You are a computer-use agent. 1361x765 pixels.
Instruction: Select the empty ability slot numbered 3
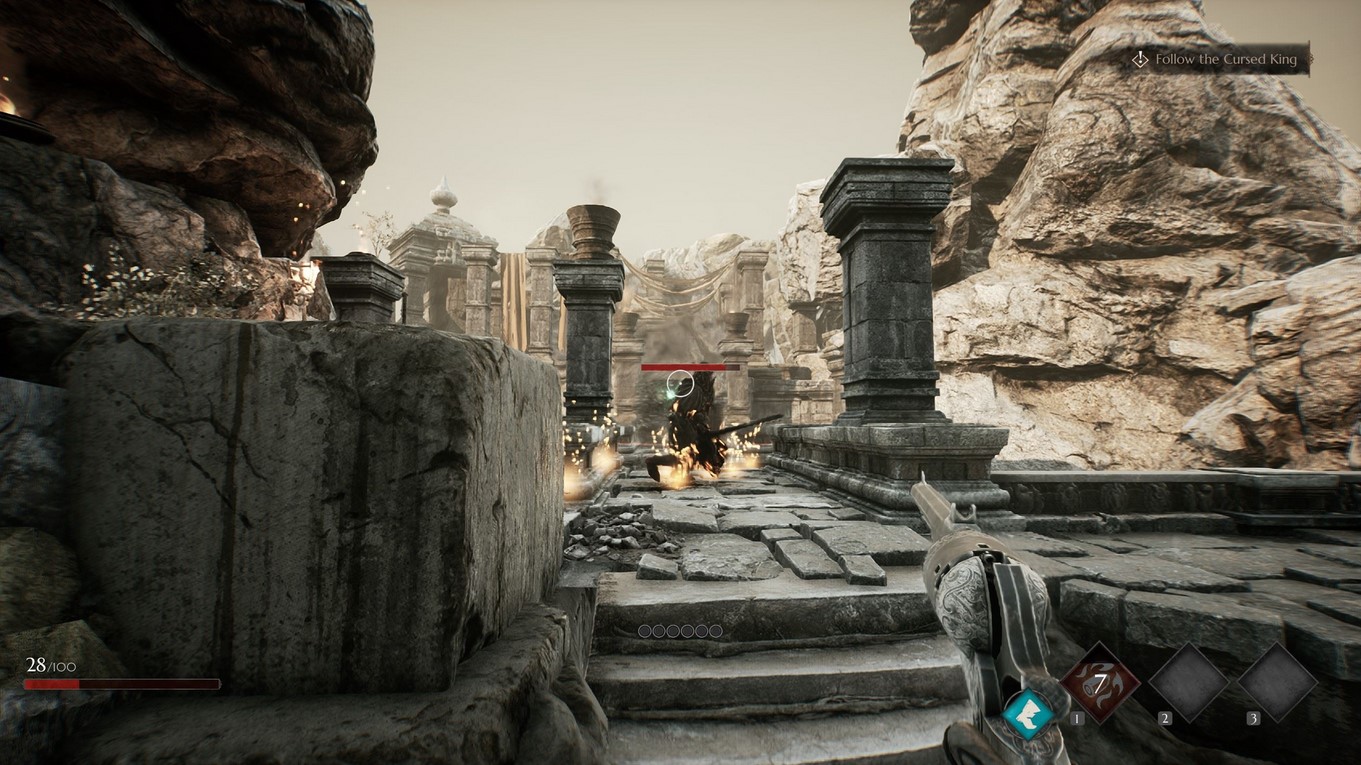(1277, 683)
